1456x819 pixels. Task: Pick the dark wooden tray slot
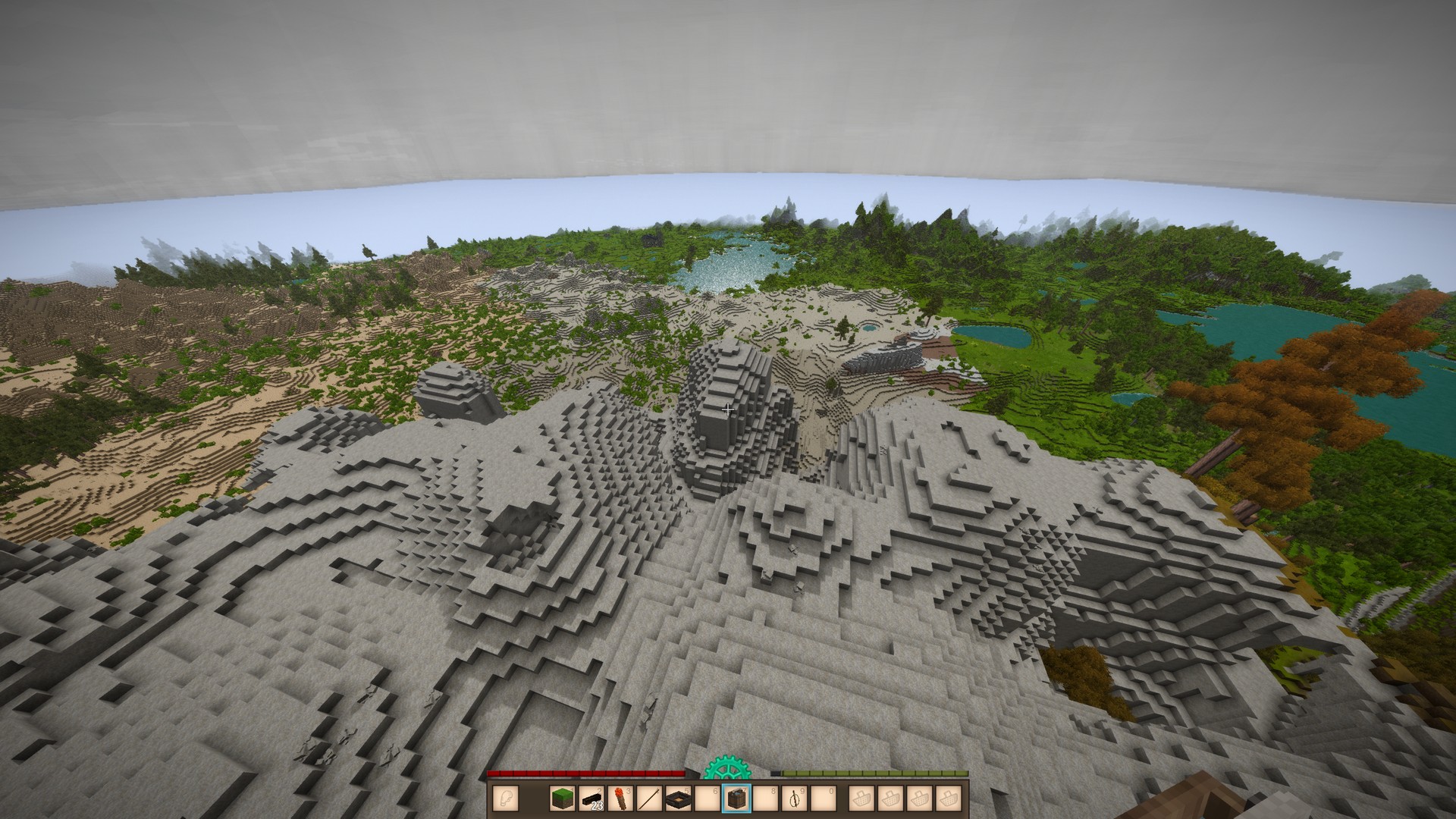(x=678, y=799)
